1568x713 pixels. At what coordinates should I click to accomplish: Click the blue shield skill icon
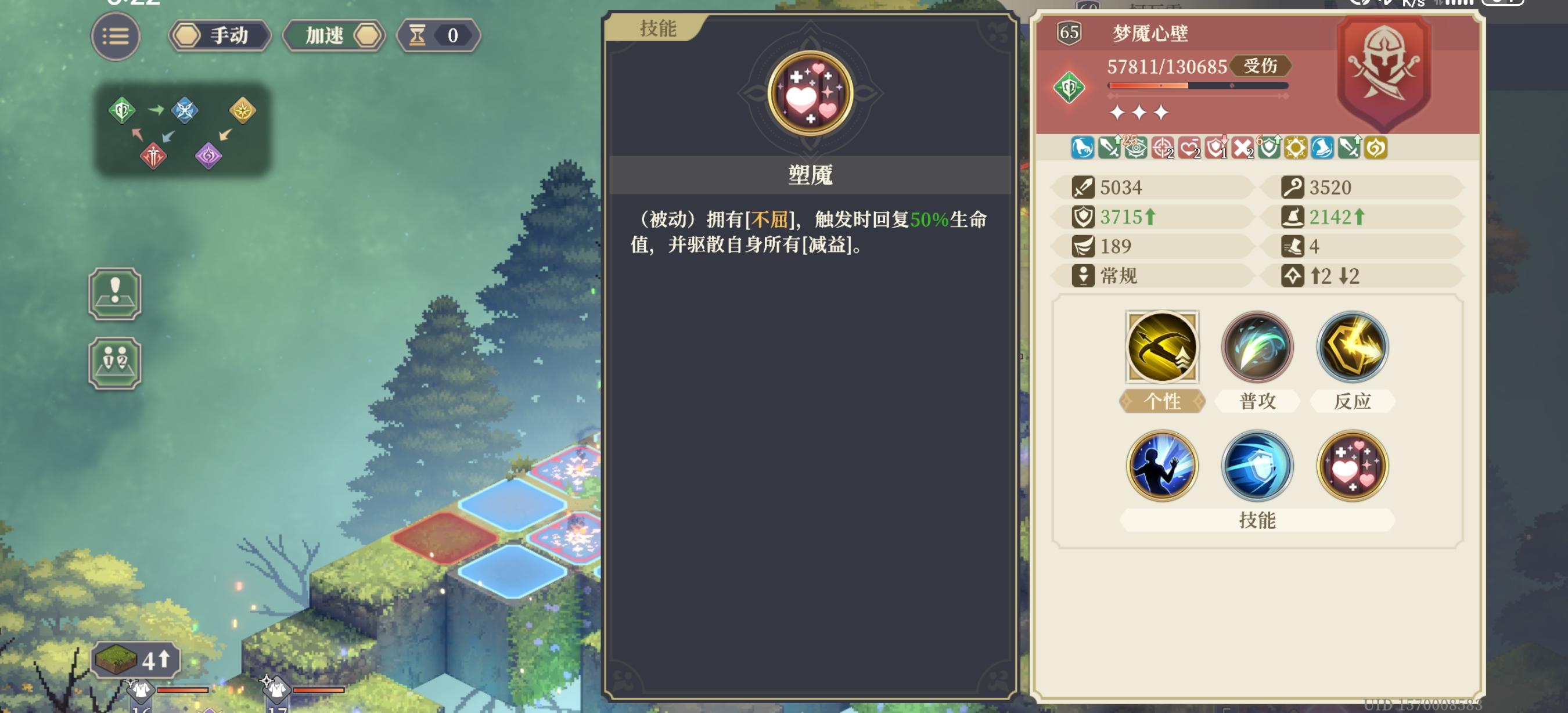click(1257, 466)
